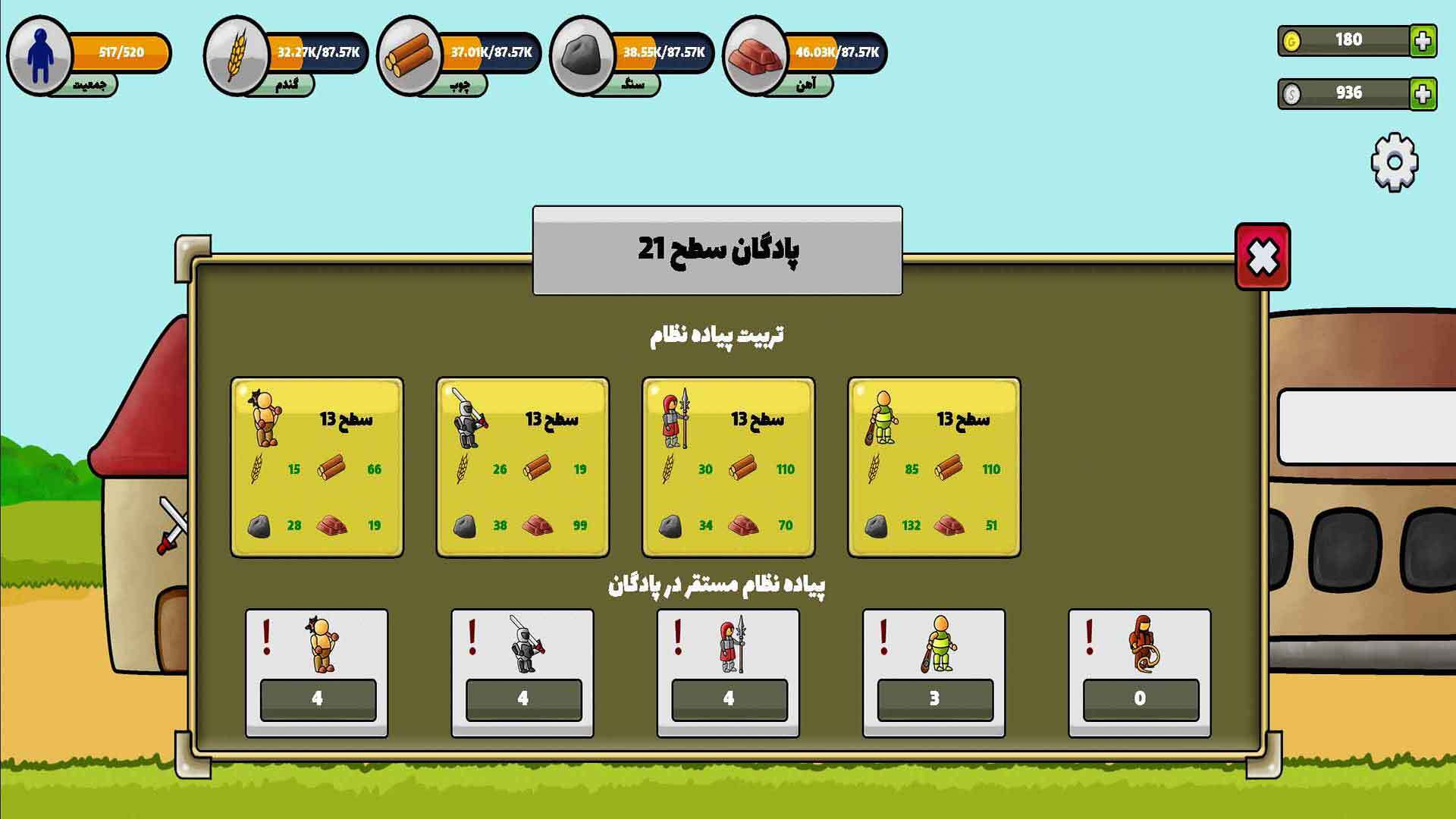Open the gear settings menu
This screenshot has width=1456, height=819.
tap(1395, 162)
